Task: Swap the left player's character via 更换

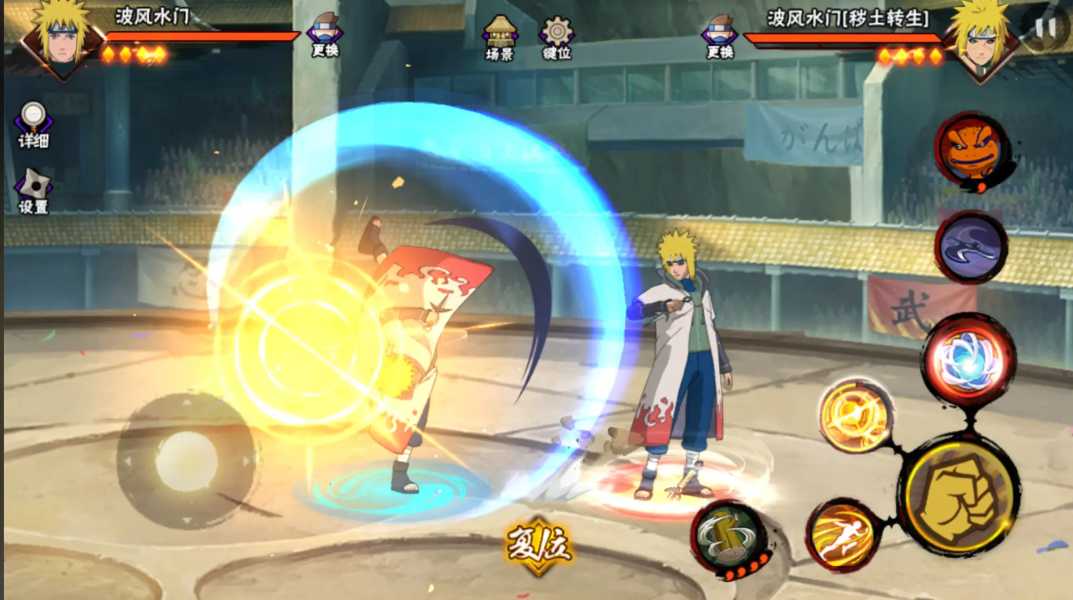Action: pyautogui.click(x=324, y=34)
